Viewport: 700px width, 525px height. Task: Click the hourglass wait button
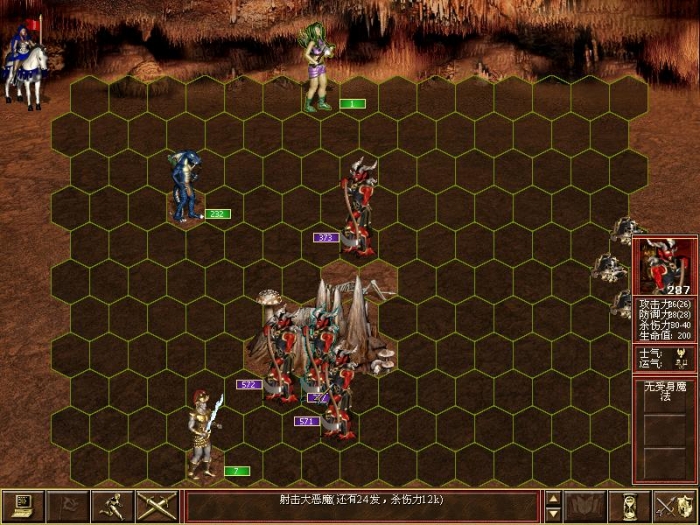(631, 505)
